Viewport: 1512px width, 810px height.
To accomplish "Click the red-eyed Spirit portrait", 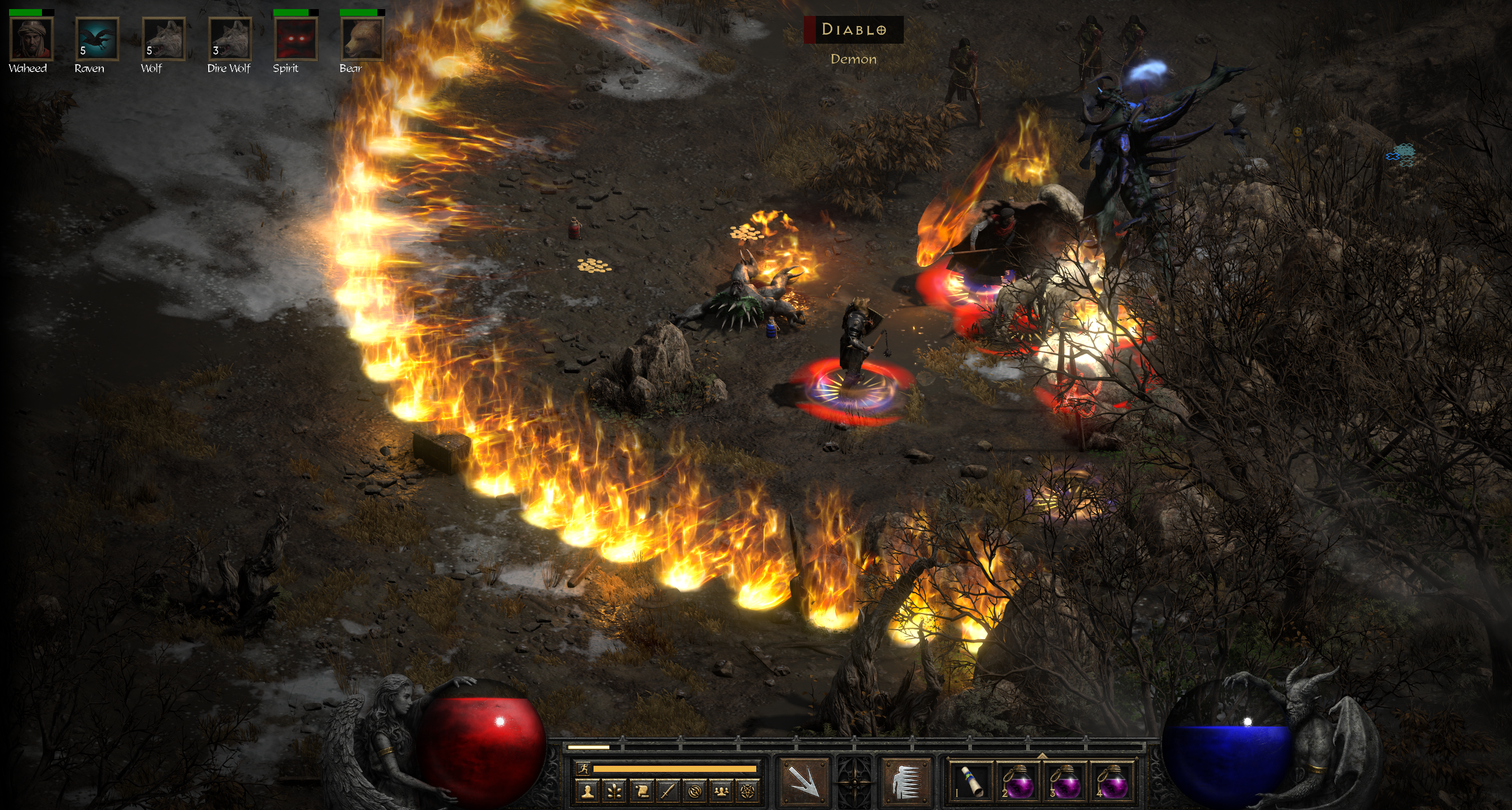I will [296, 39].
